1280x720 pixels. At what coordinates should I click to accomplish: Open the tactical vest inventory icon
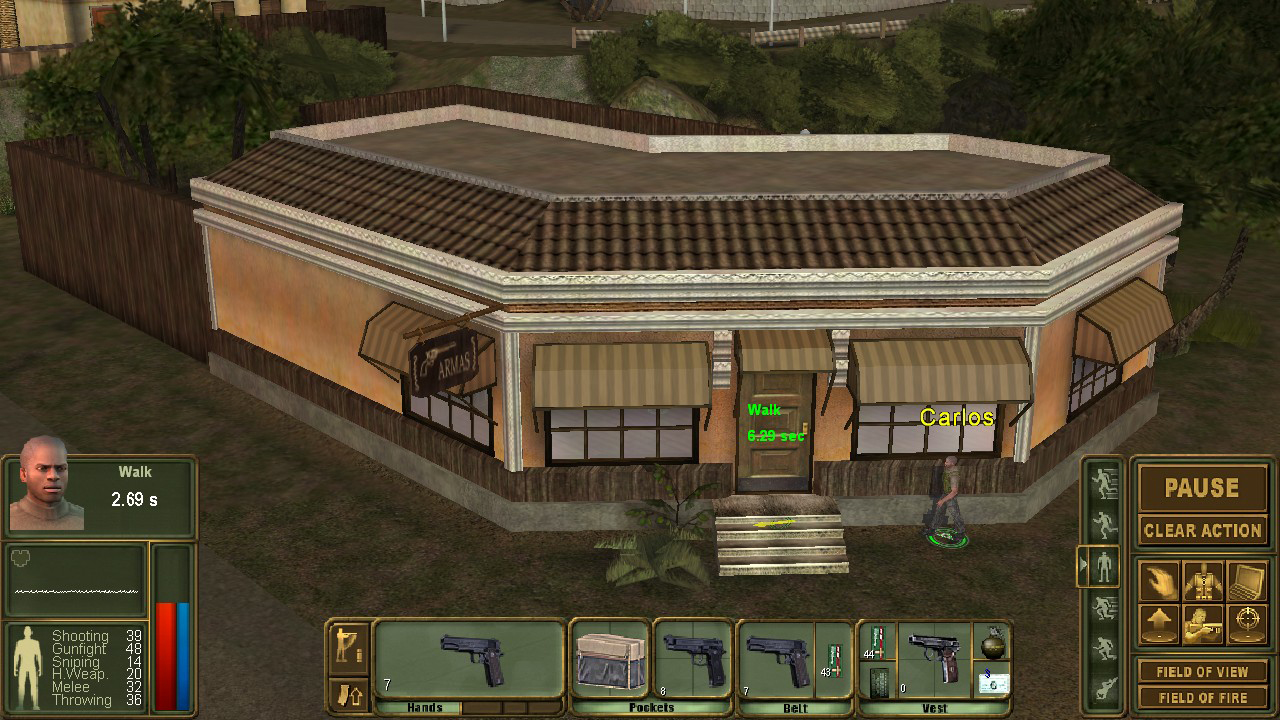point(1203,580)
